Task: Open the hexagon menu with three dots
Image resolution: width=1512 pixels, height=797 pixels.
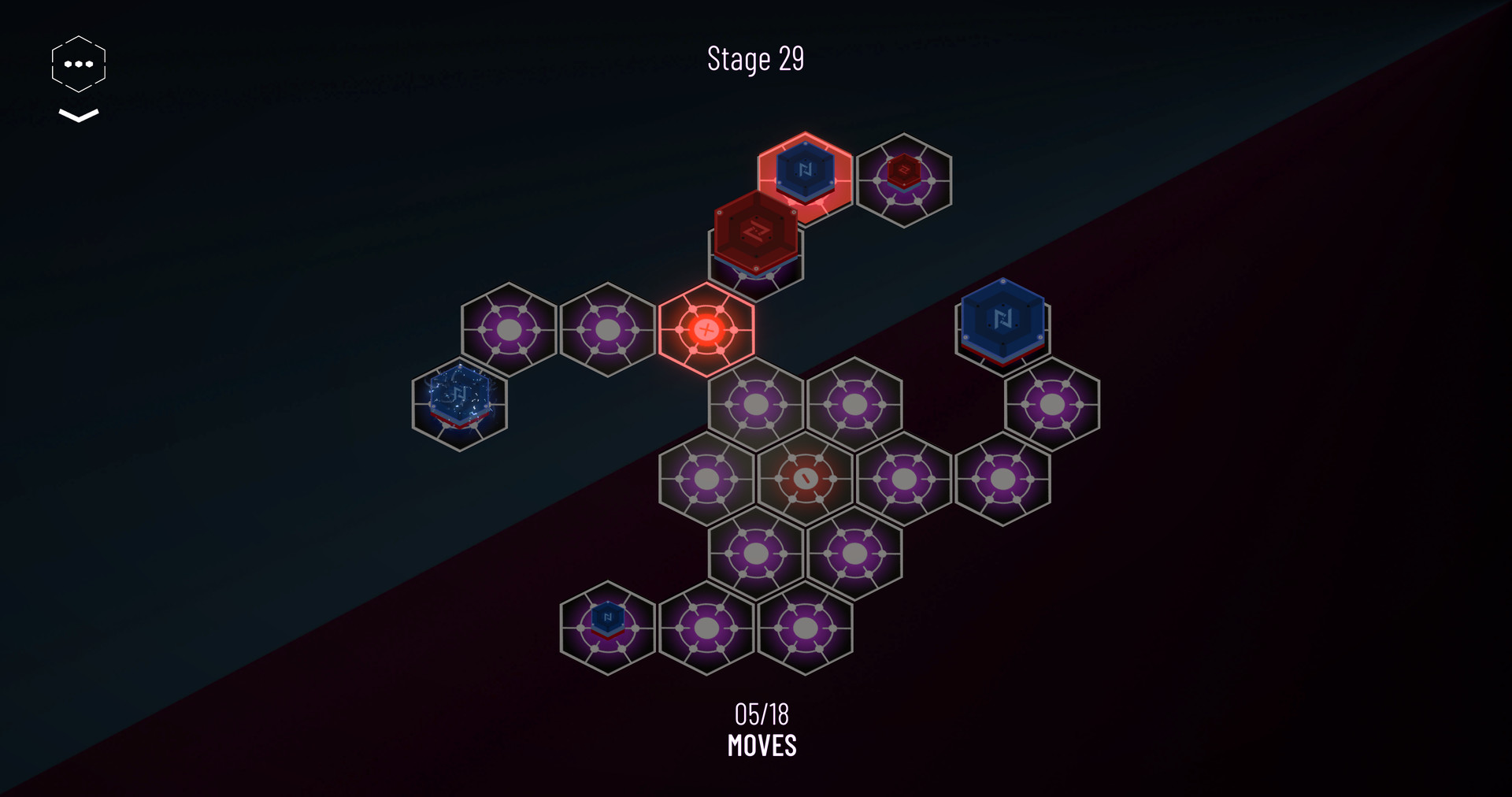Action: pos(77,63)
